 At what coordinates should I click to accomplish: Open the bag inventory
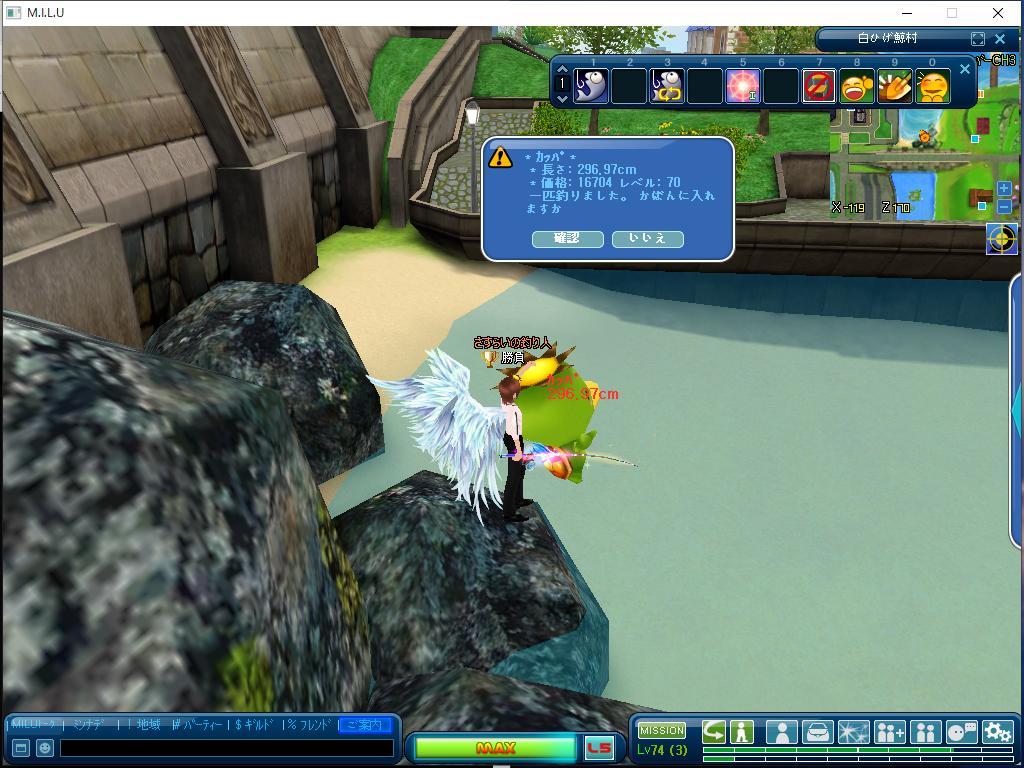(817, 732)
